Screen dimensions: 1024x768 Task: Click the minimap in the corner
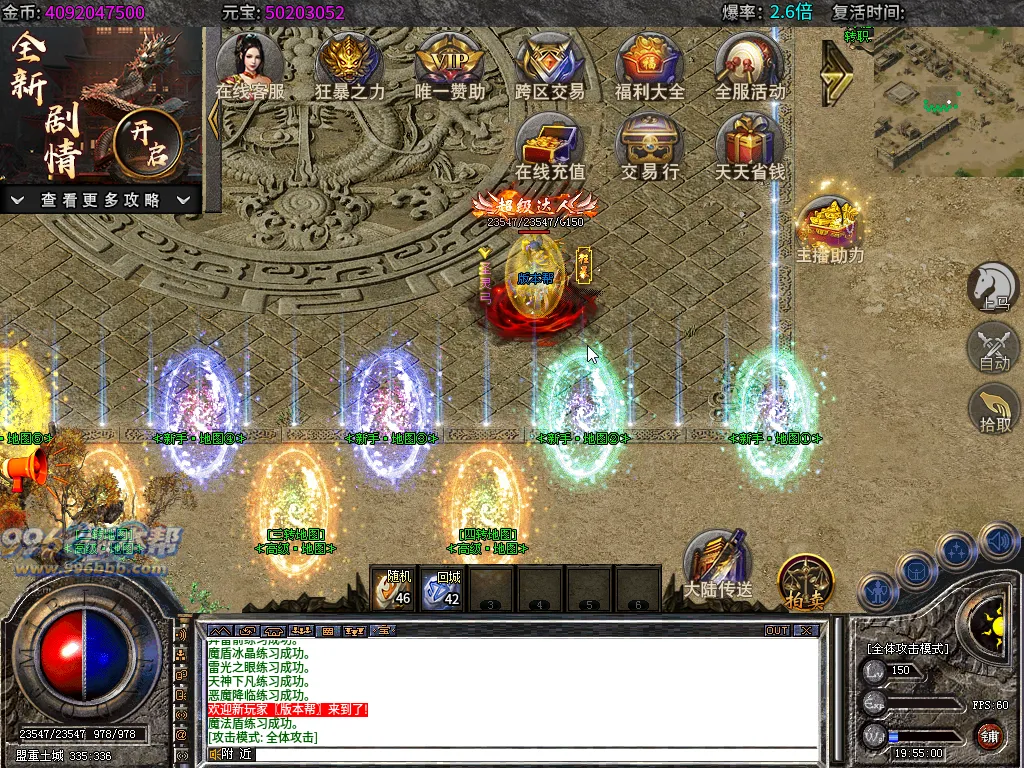tap(946, 100)
